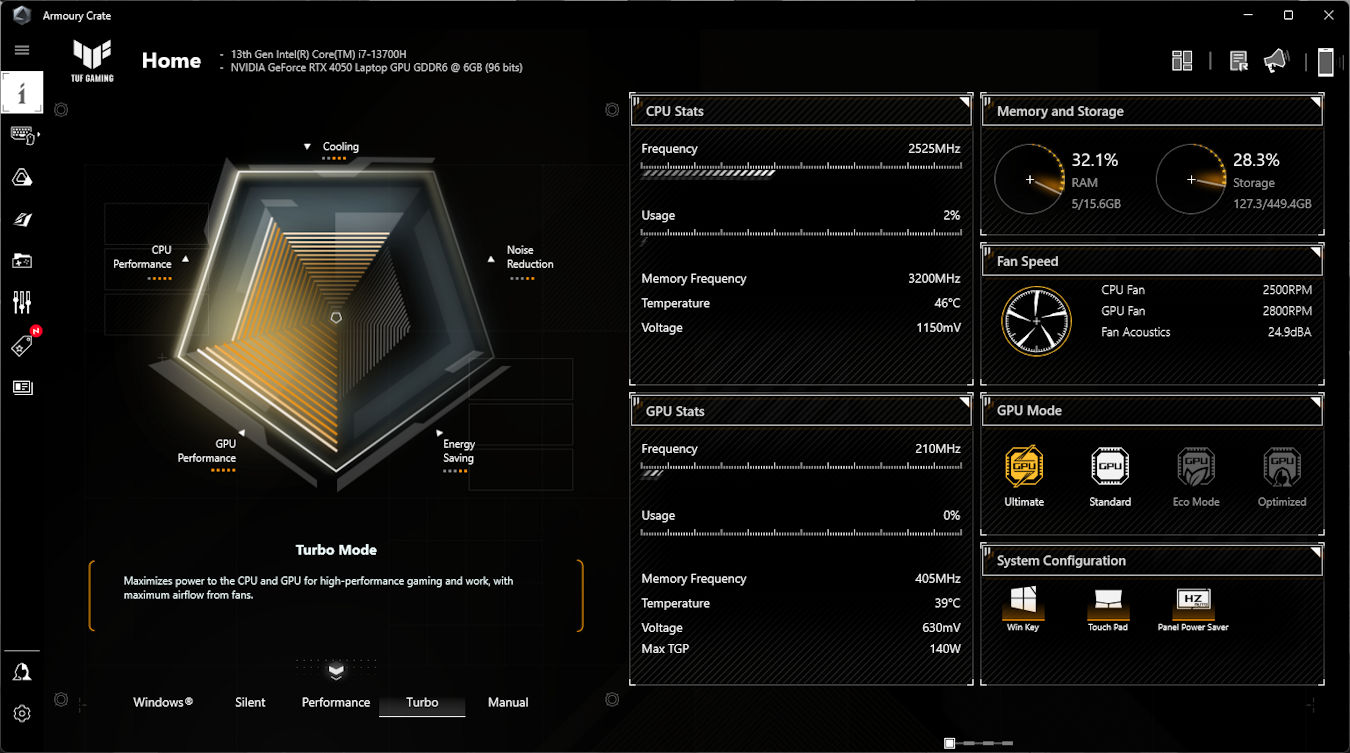Open the news megaphone icon

tap(1275, 61)
